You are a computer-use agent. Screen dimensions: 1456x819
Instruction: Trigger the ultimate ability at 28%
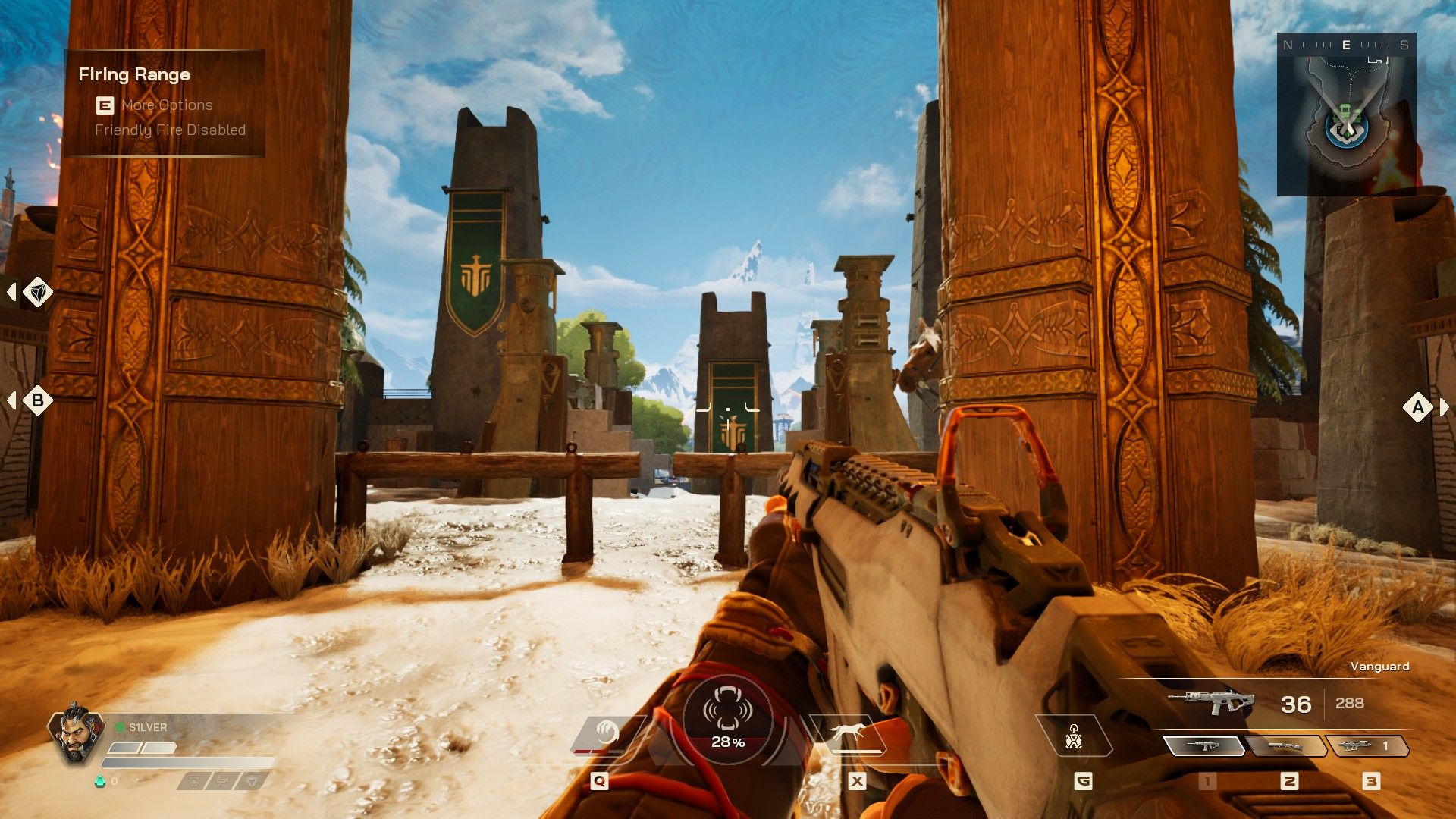[727, 719]
